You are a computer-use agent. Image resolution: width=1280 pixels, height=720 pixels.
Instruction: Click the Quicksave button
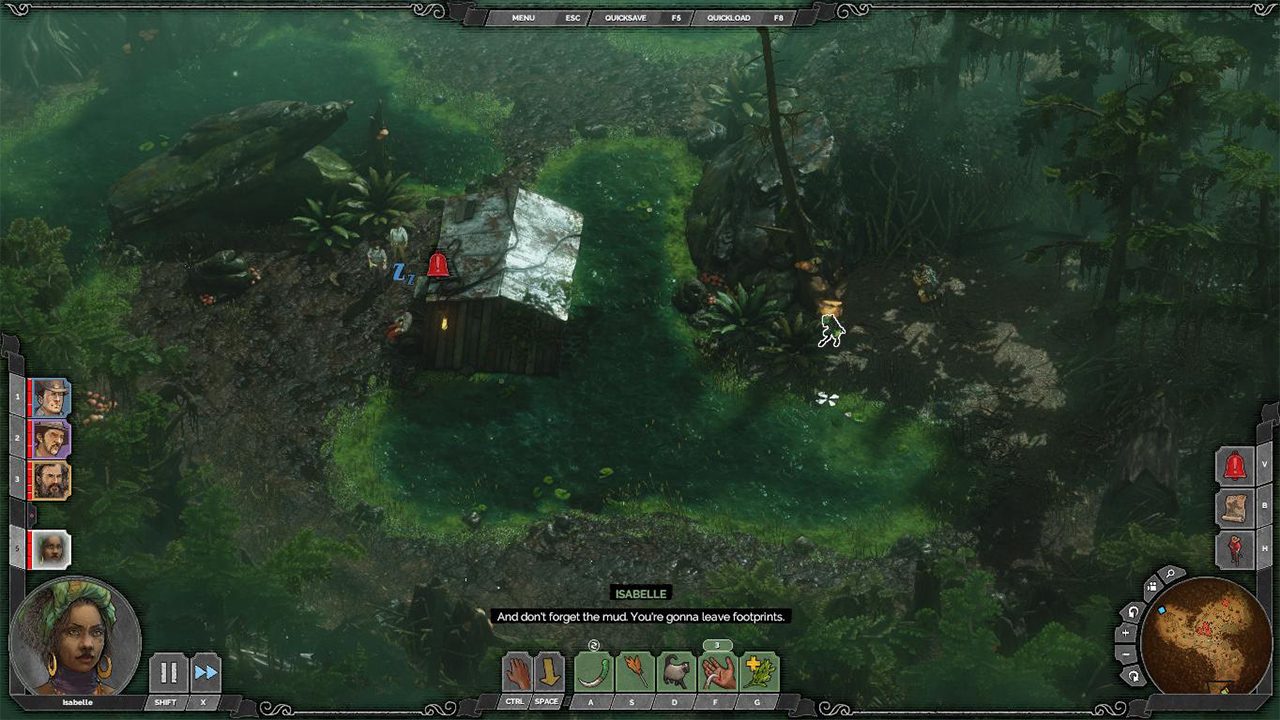(624, 18)
